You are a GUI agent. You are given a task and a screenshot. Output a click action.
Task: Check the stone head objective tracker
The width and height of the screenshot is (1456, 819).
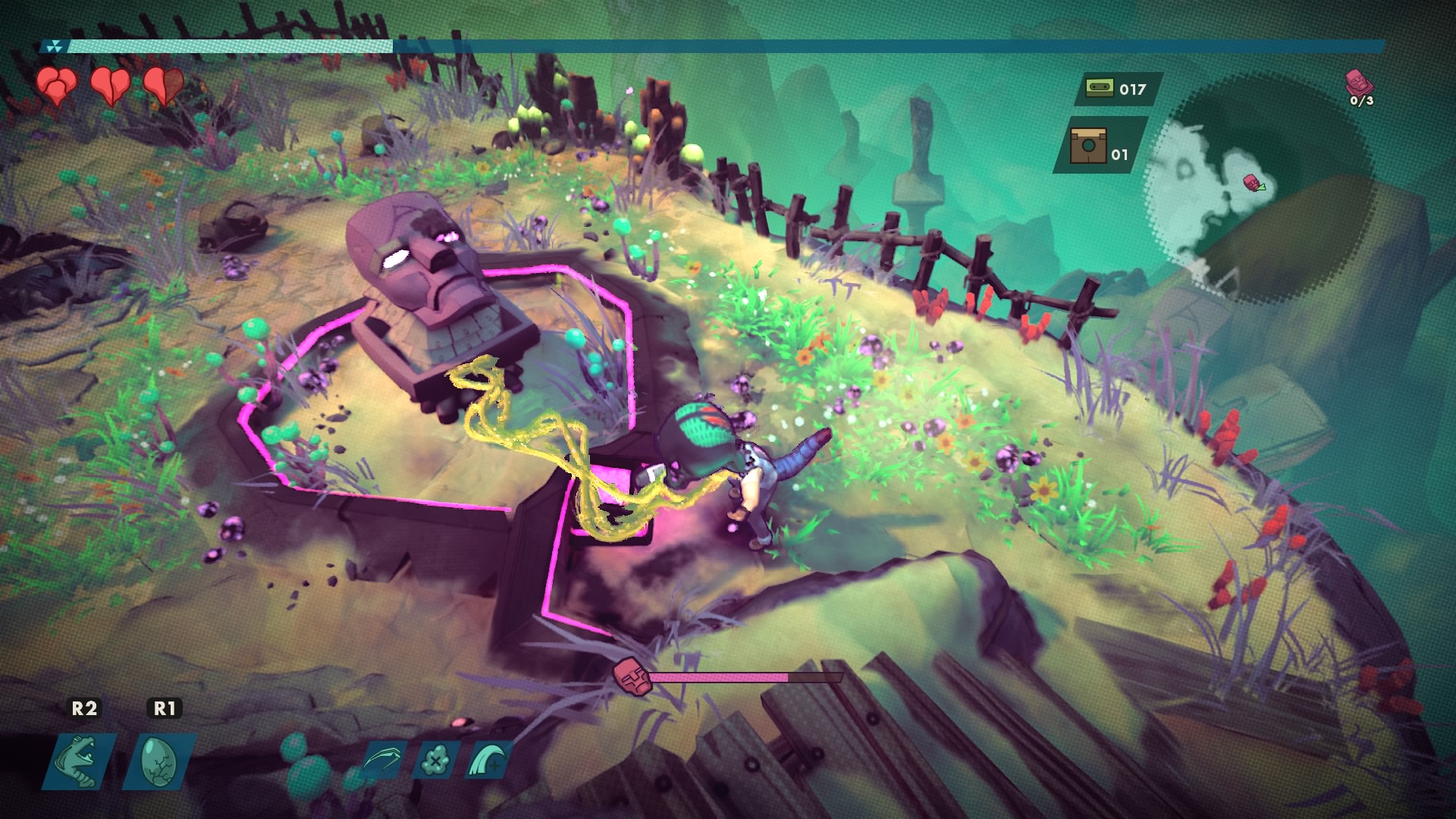pos(1359,86)
